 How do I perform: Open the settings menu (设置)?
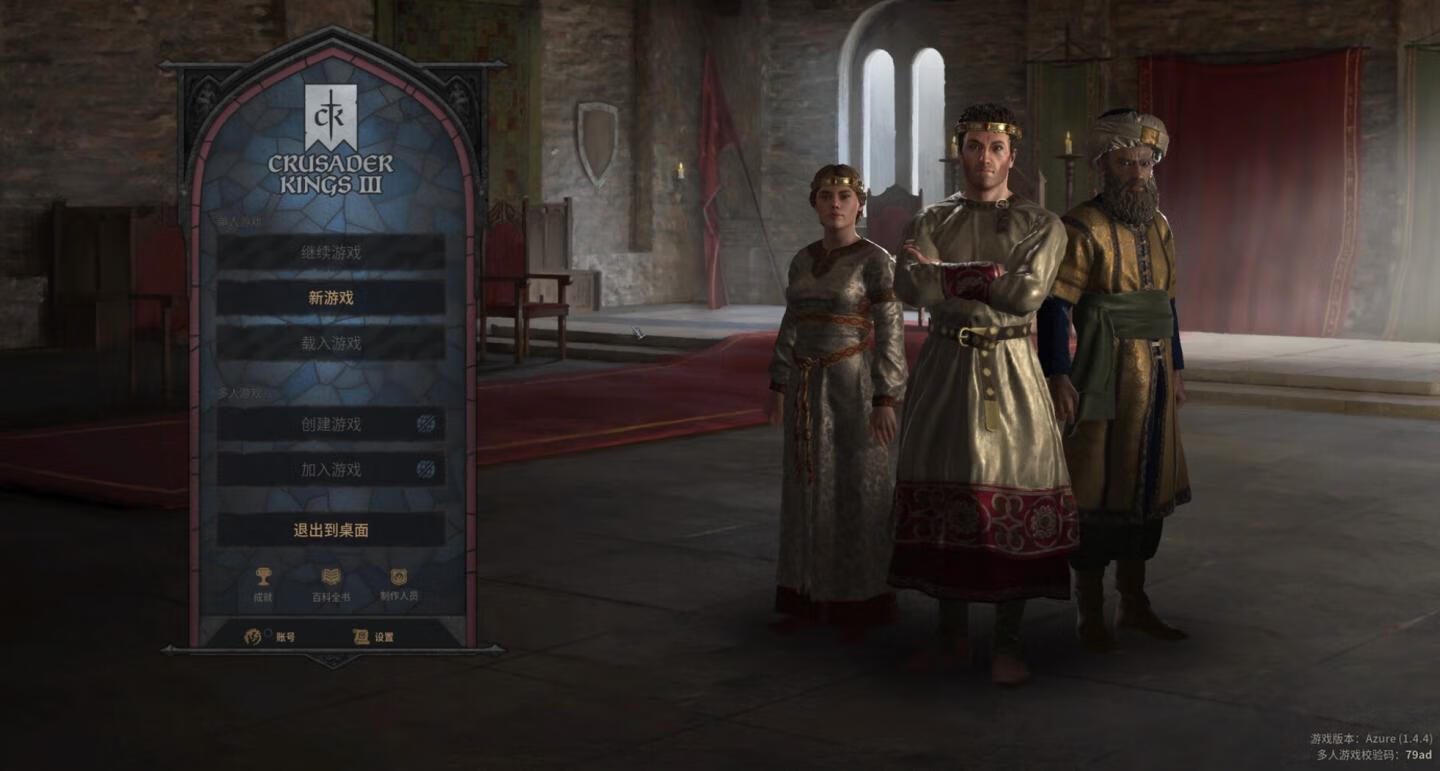[374, 636]
